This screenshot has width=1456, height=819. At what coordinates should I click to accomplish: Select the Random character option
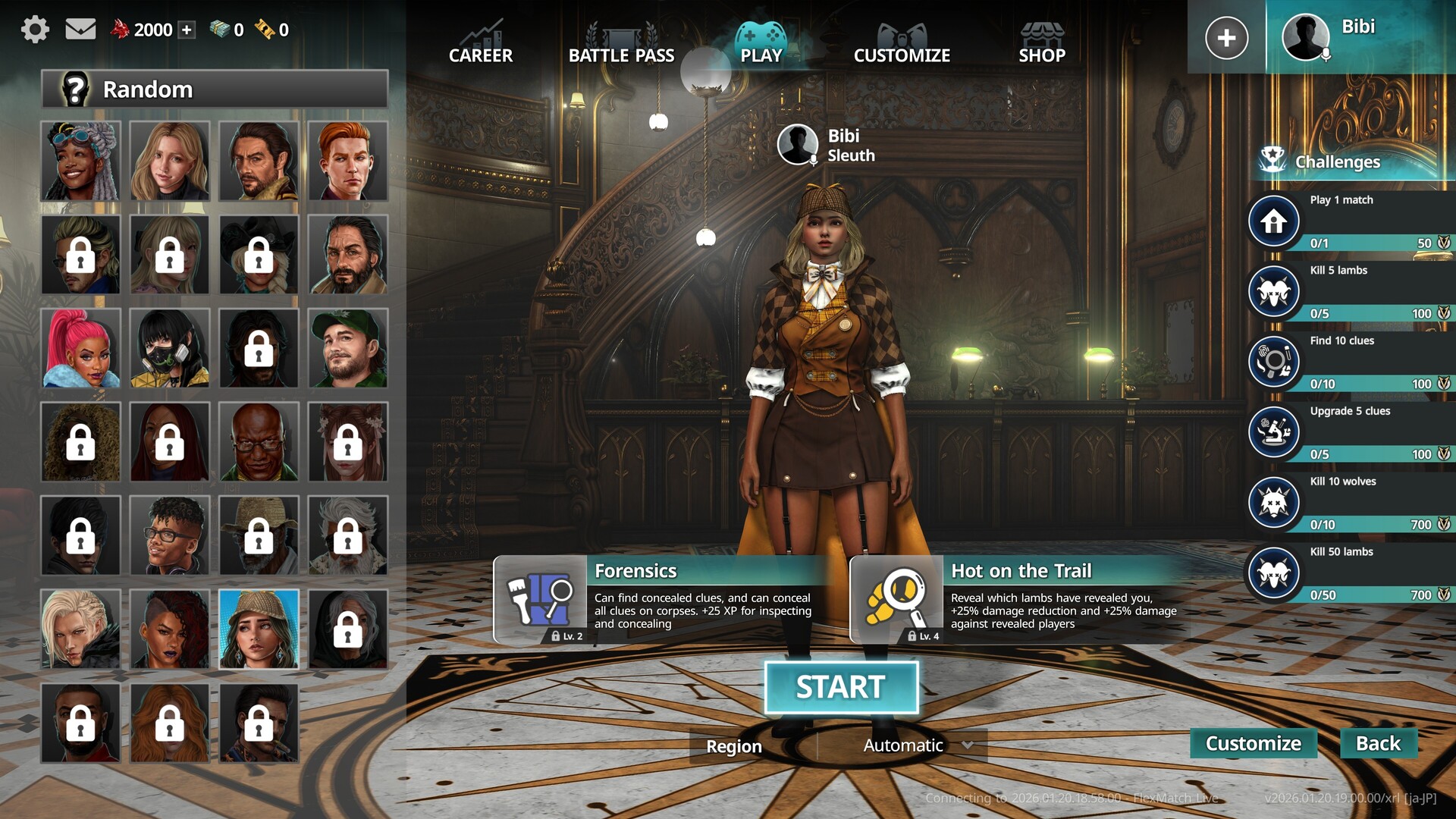[215, 89]
